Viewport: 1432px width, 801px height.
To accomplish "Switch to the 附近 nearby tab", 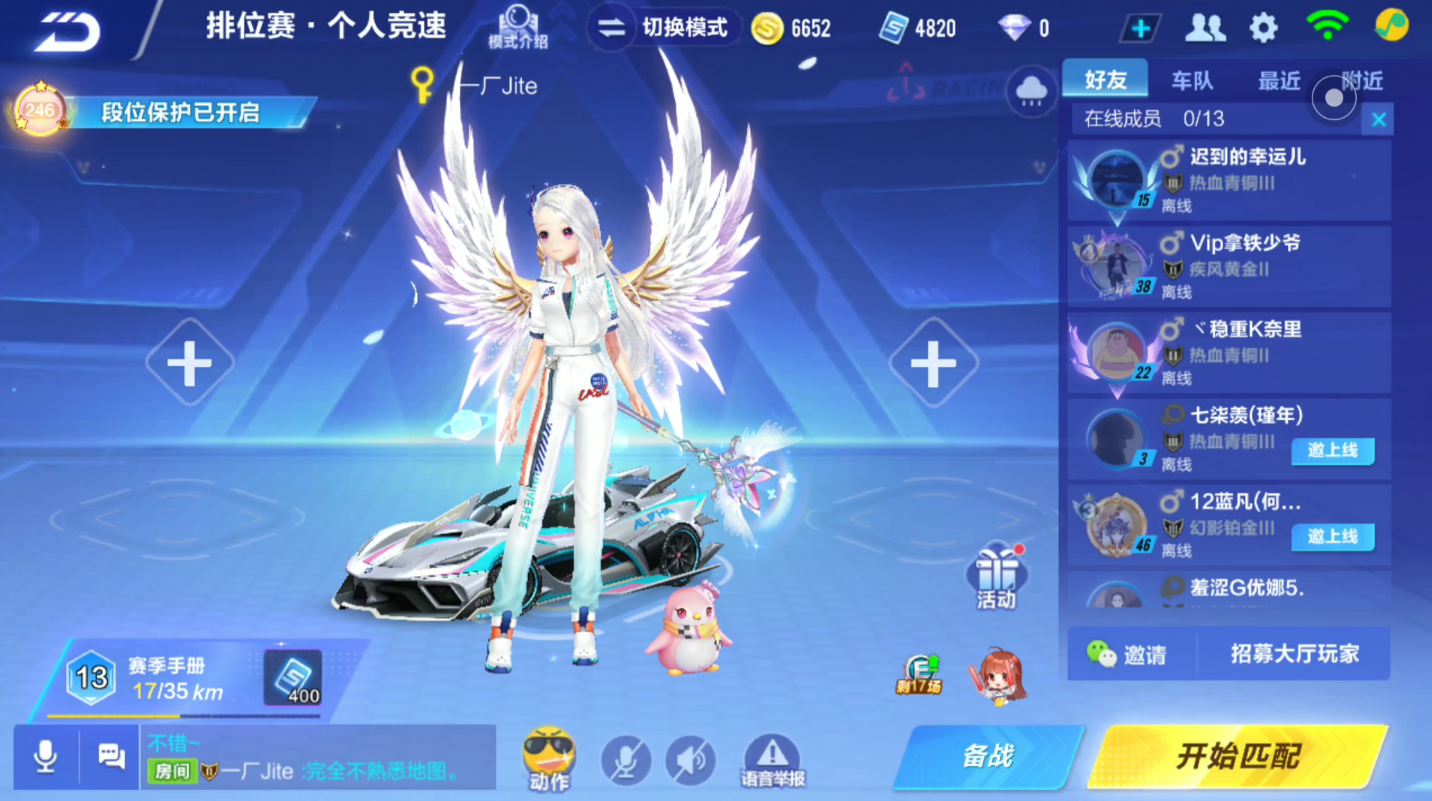I will pos(1362,80).
